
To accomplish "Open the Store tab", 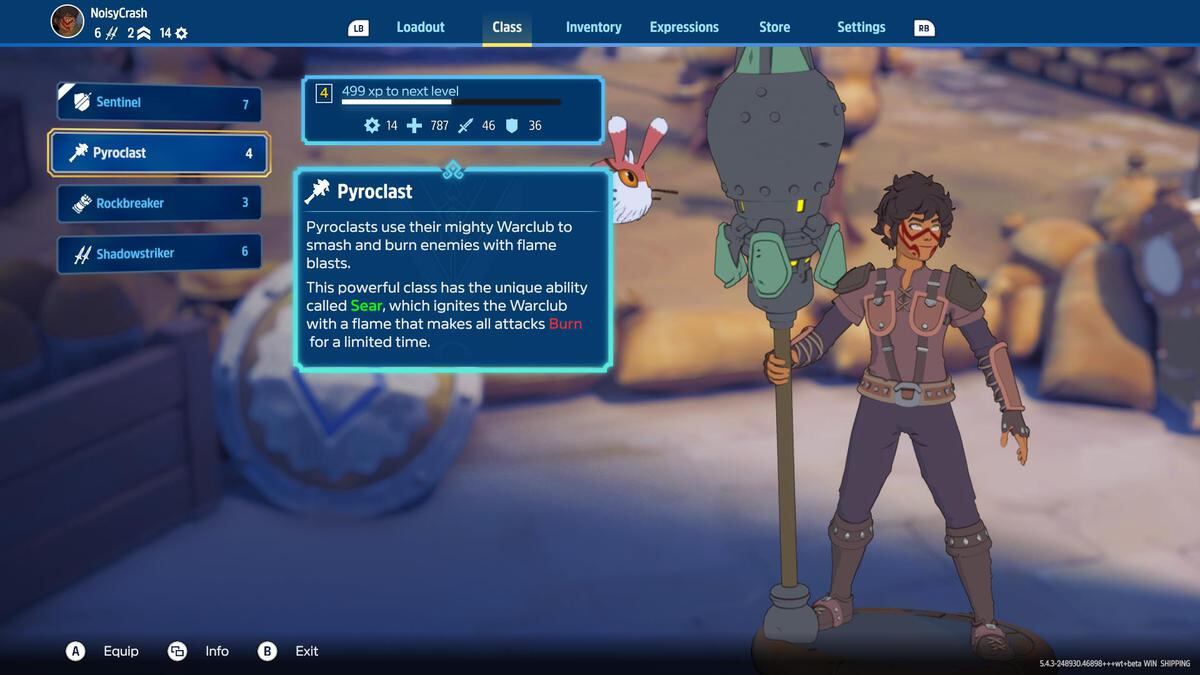I will (774, 27).
